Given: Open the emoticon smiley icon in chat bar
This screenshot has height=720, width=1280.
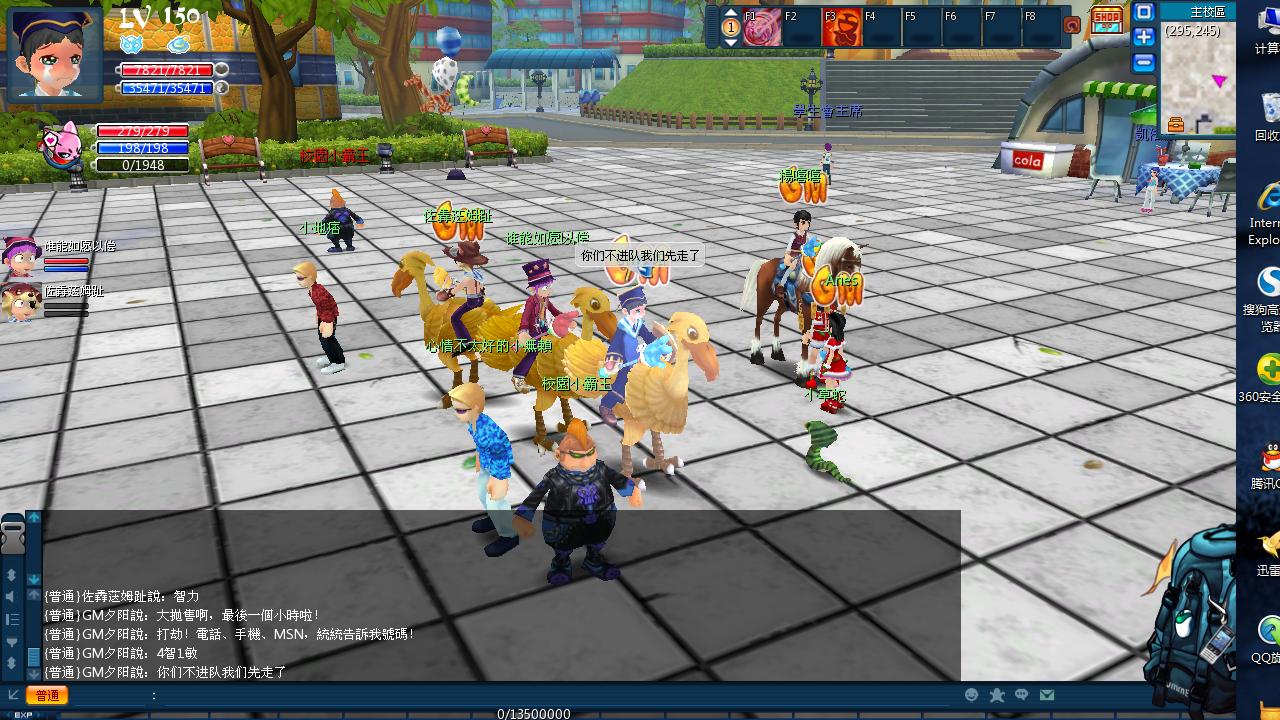Looking at the screenshot, I should (x=971, y=694).
